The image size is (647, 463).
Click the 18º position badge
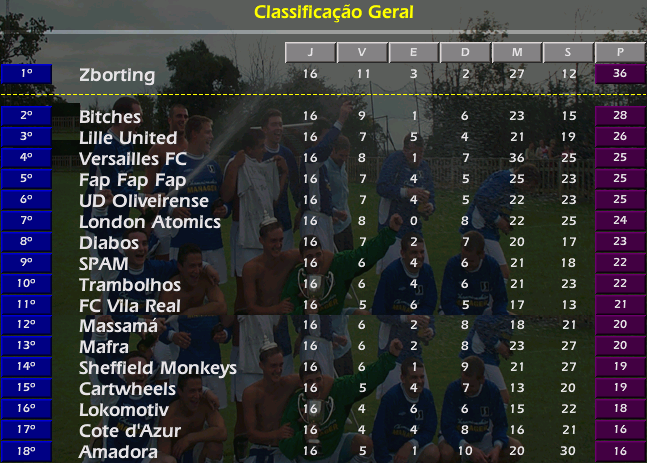[27, 451]
